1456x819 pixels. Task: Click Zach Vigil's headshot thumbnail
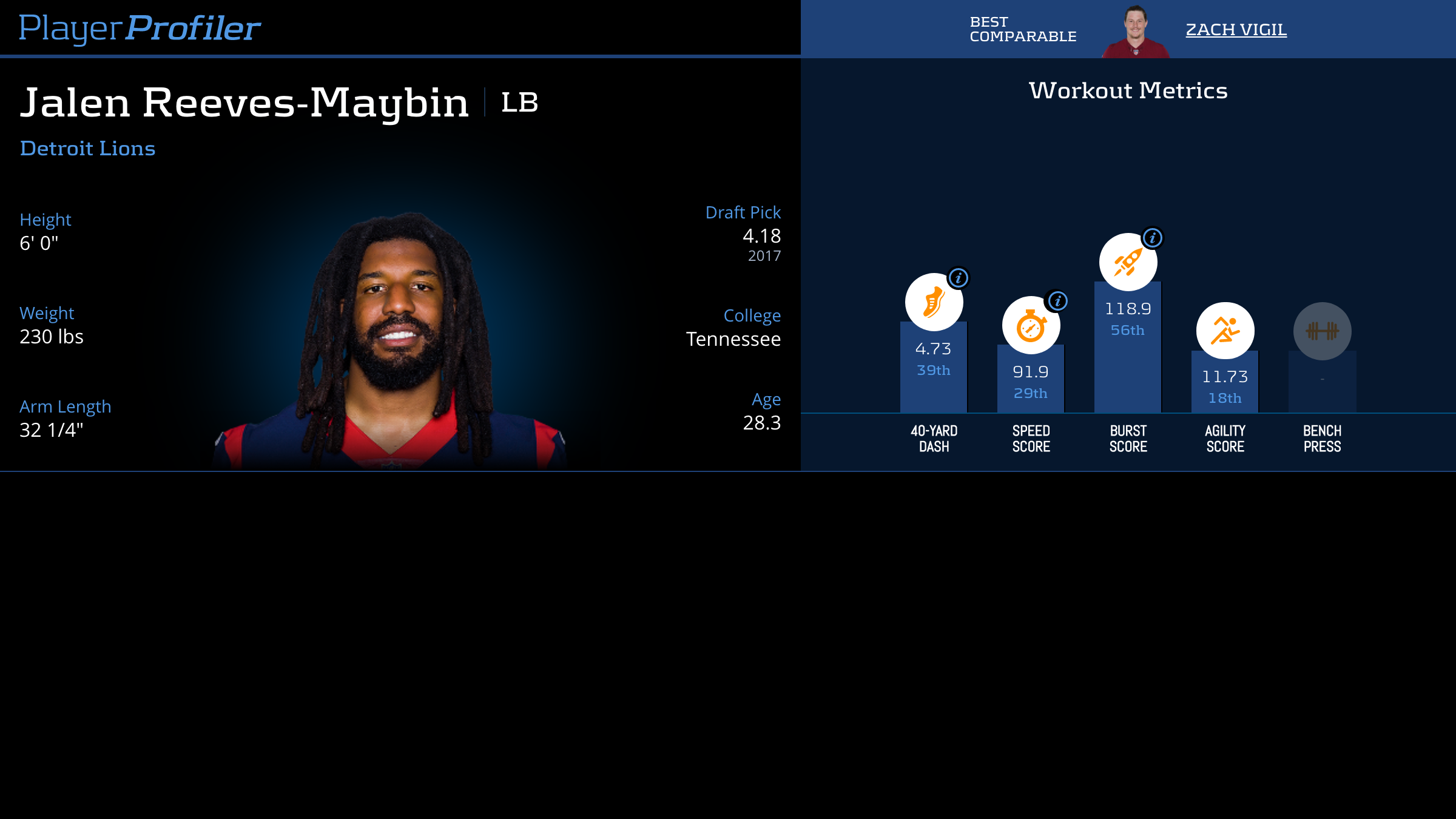pyautogui.click(x=1135, y=32)
